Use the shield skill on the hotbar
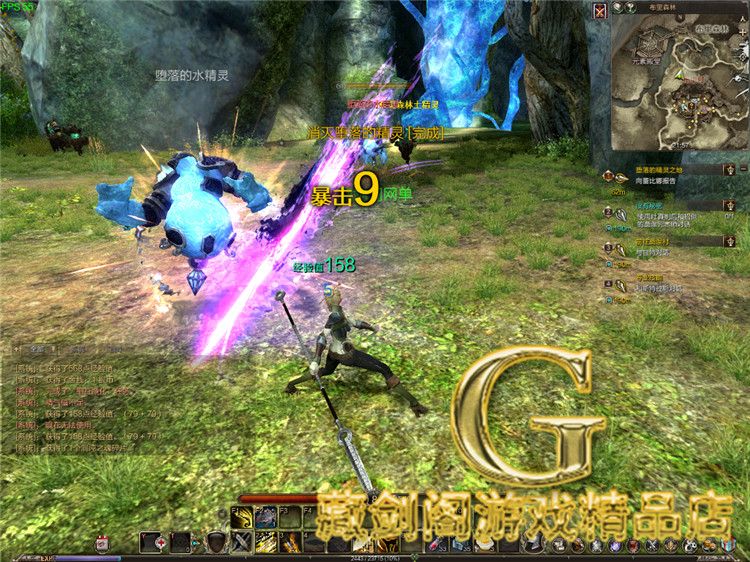Image resolution: width=750 pixels, height=562 pixels. point(215,542)
